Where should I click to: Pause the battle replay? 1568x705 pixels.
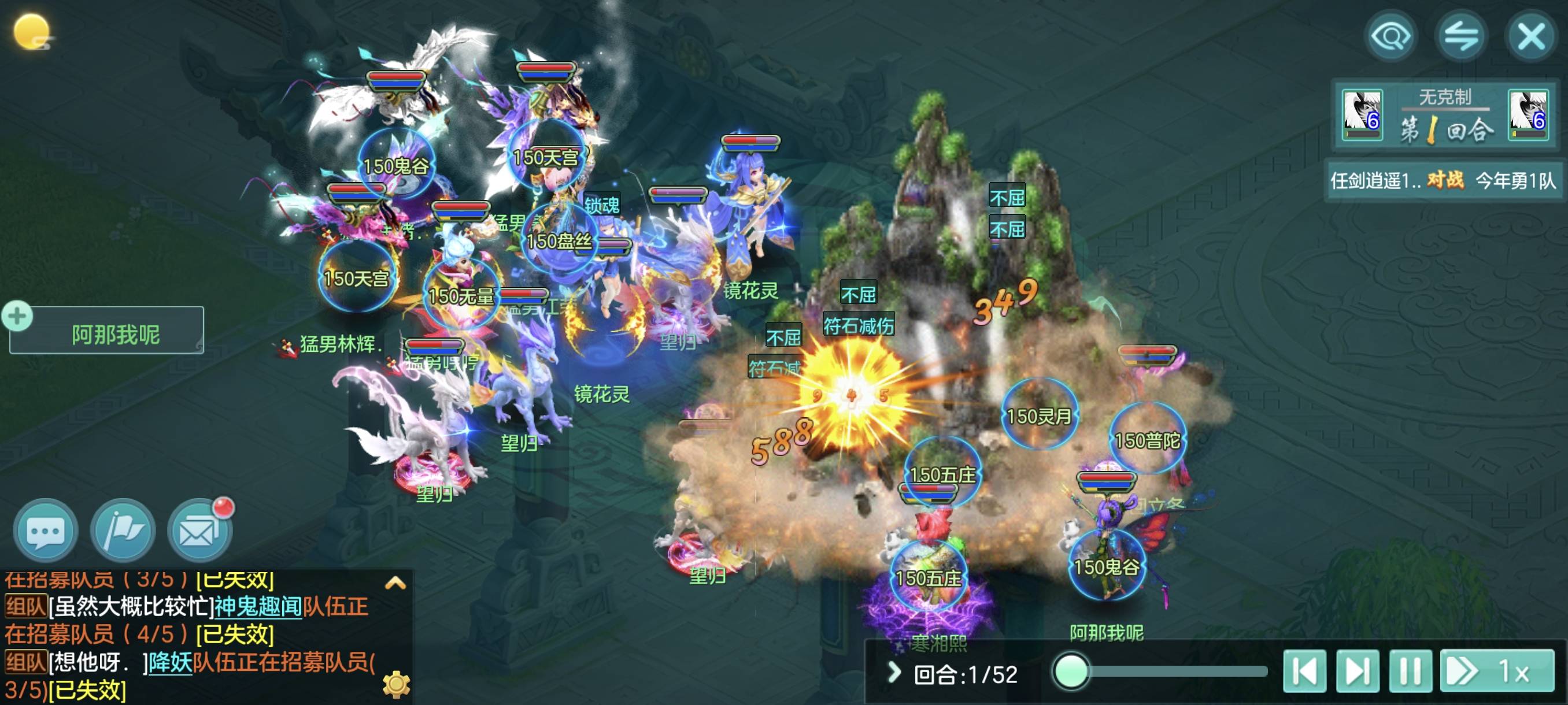[1410, 671]
